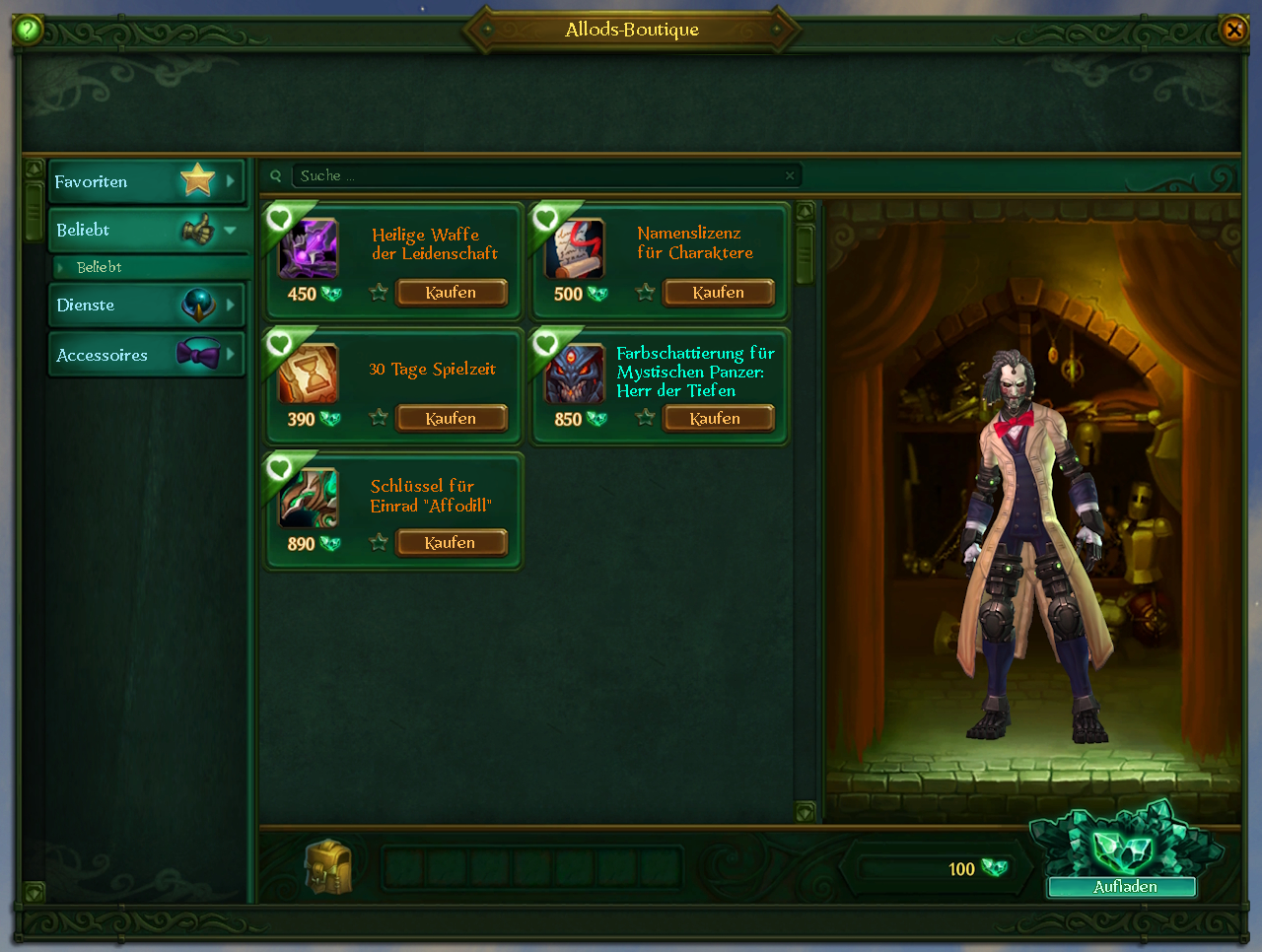This screenshot has width=1262, height=952.
Task: Click the Aufladen crystal recharge button
Action: pos(1124,886)
